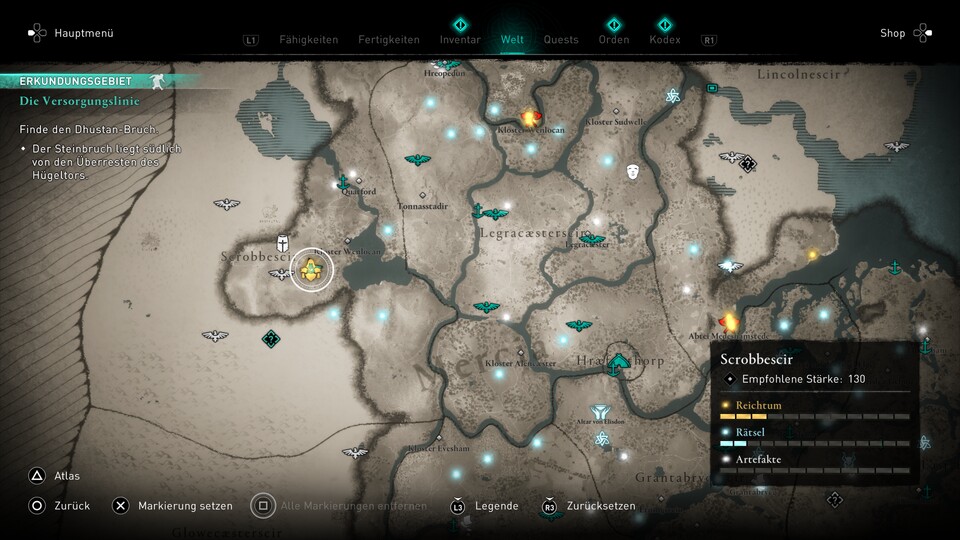The width and height of the screenshot is (960, 540).
Task: Show the map Legende
Action: [496, 506]
